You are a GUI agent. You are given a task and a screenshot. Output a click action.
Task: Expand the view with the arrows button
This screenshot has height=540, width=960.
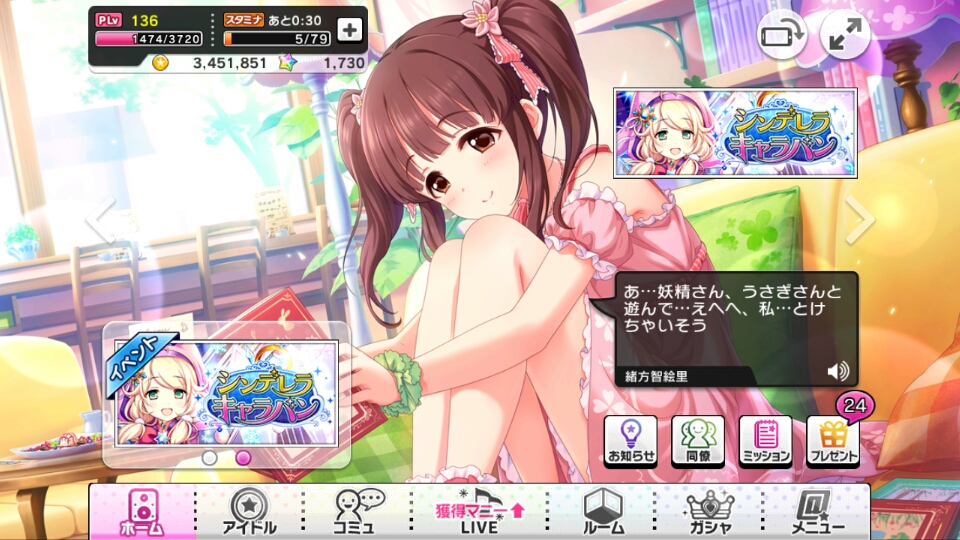[845, 37]
